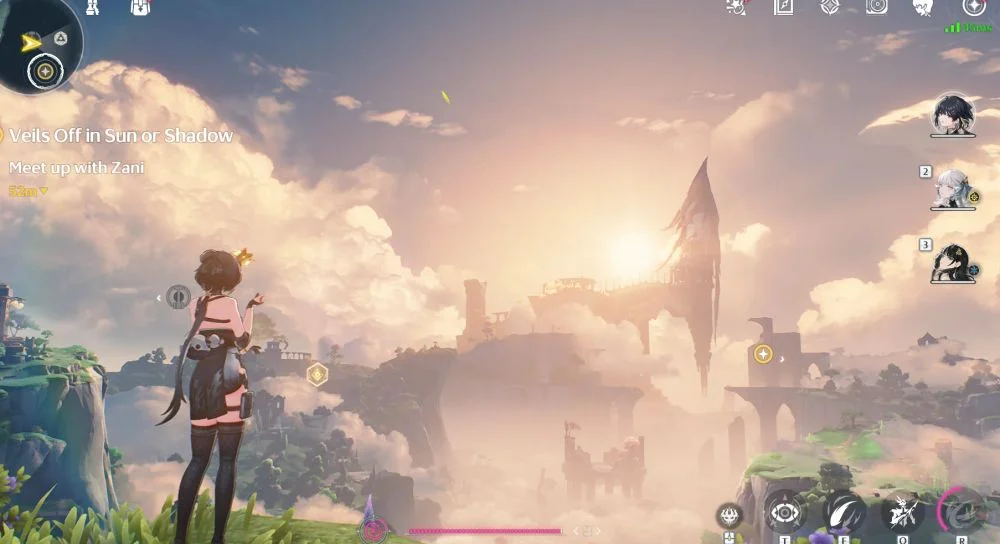Open the circular minimap

(38, 45)
